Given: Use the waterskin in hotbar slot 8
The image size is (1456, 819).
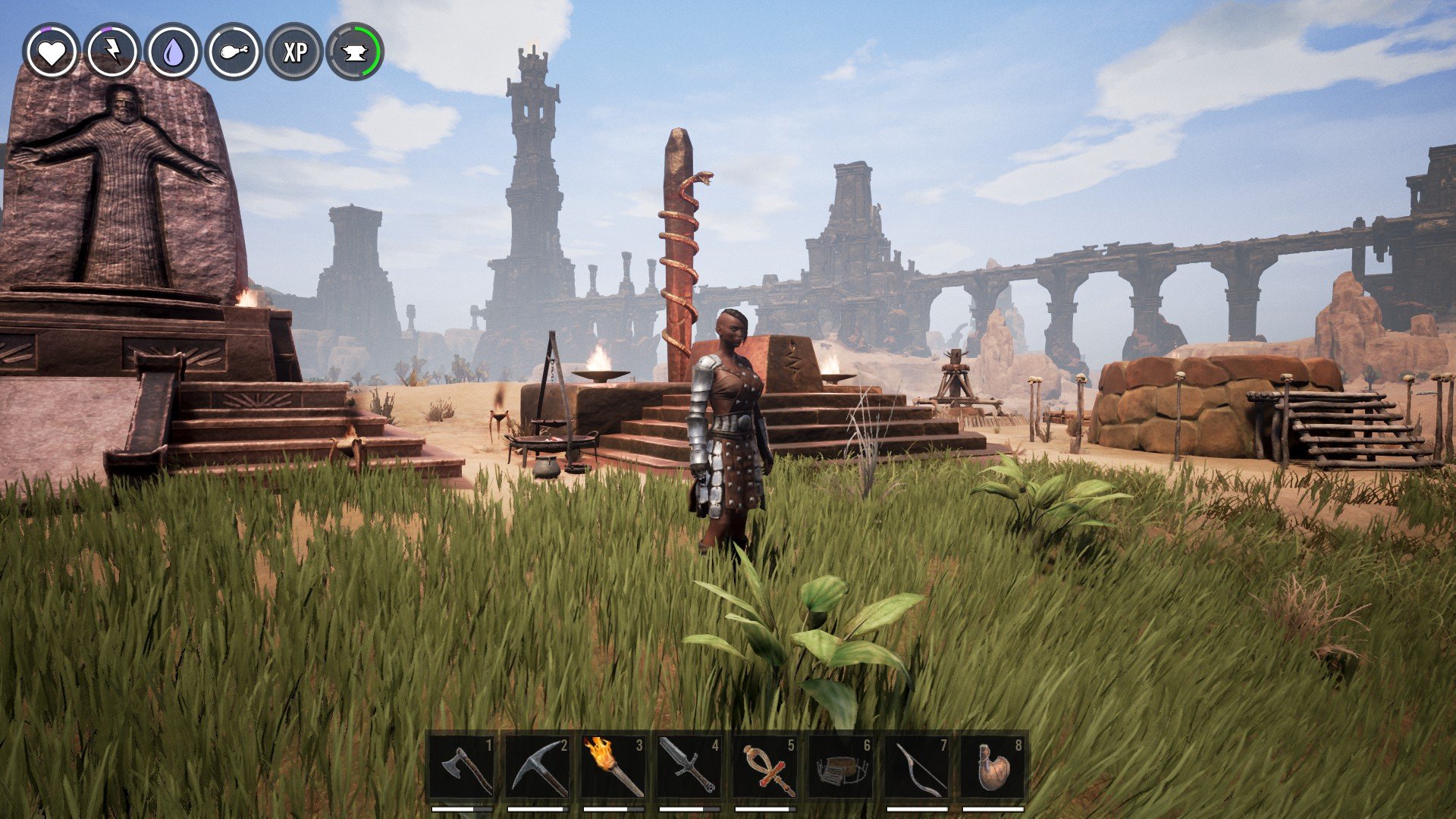Looking at the screenshot, I should [x=993, y=767].
